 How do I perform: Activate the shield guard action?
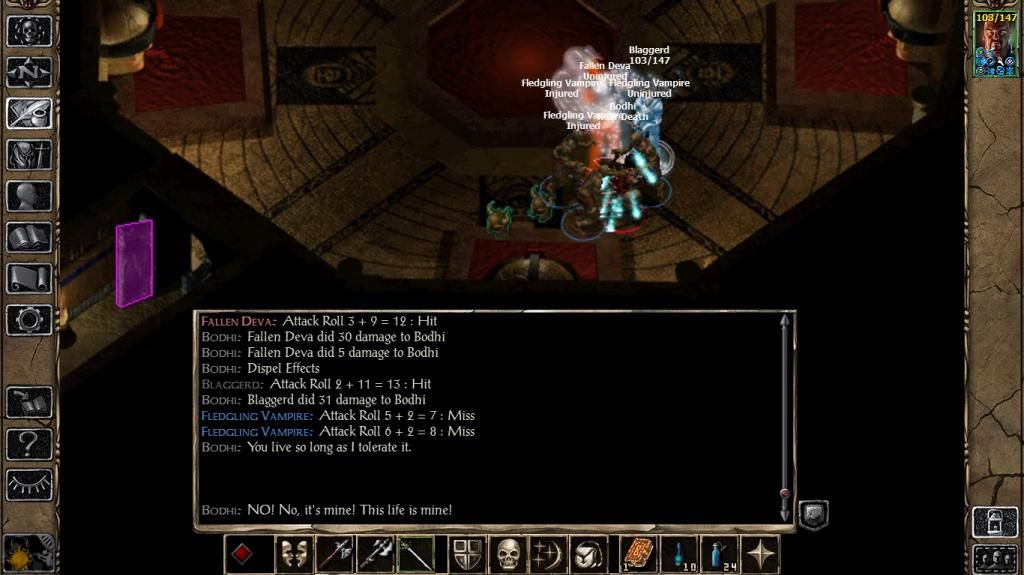pyautogui.click(x=468, y=554)
